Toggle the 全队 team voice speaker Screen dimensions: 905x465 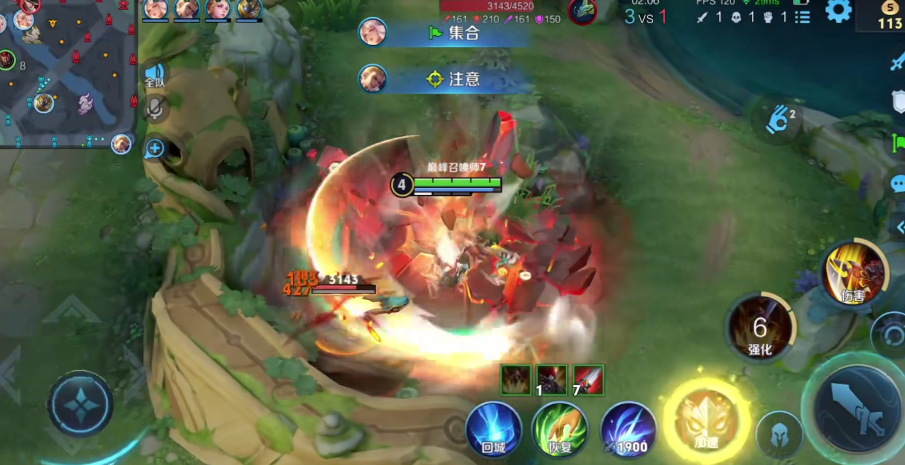point(153,75)
